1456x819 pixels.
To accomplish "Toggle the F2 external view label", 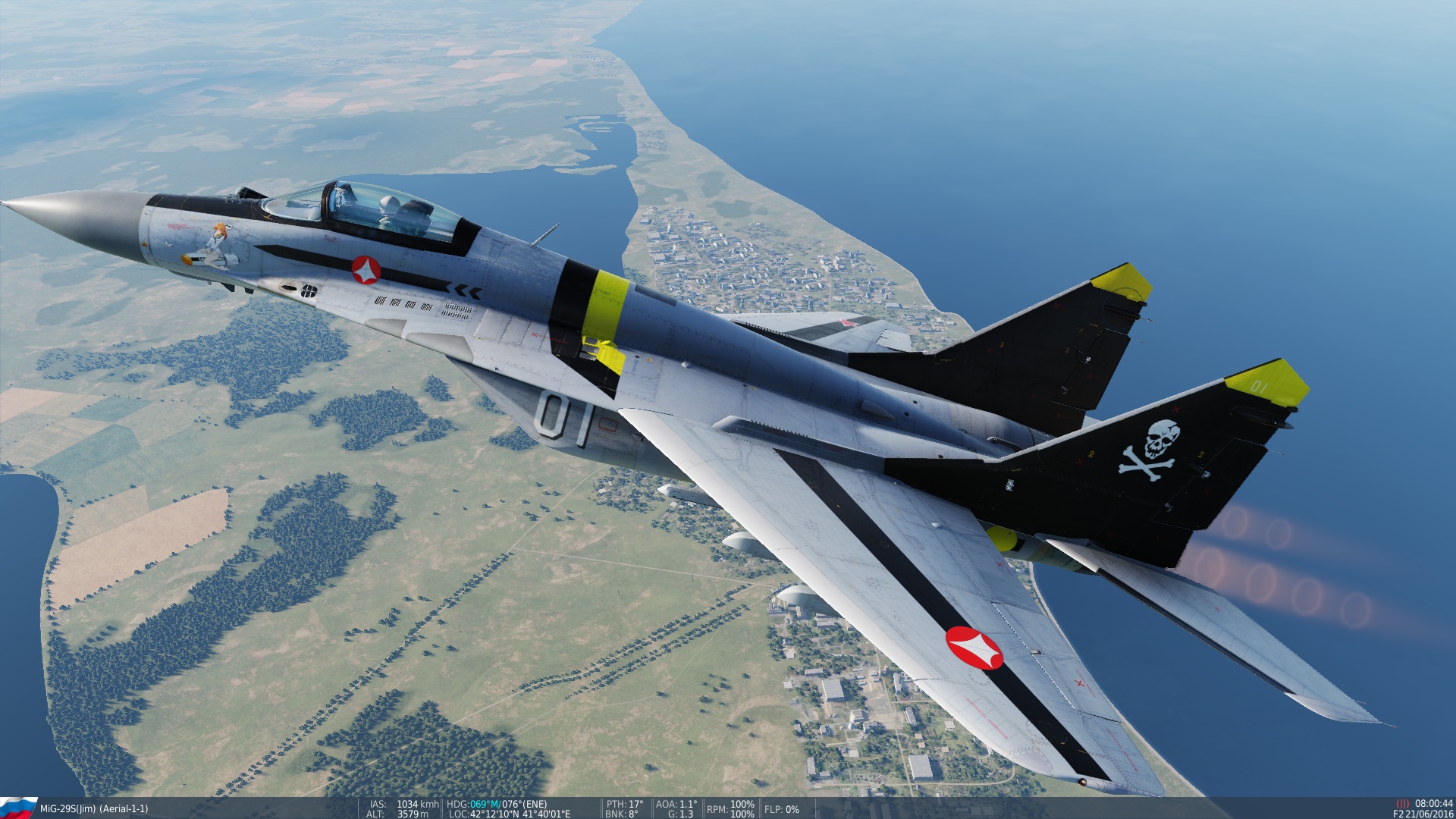I will 1398,814.
